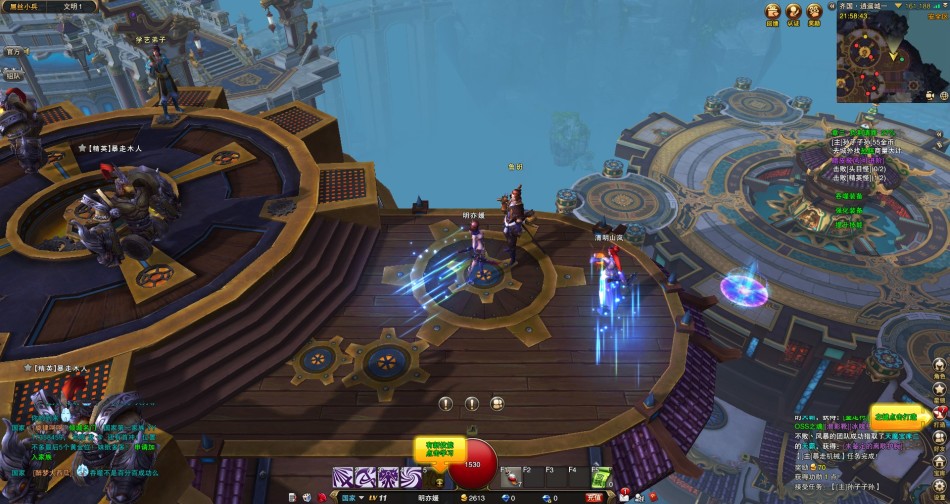Viewport: 950px width, 504px height.
Task: Select the 吞噬装备 quest link
Action: point(849,196)
